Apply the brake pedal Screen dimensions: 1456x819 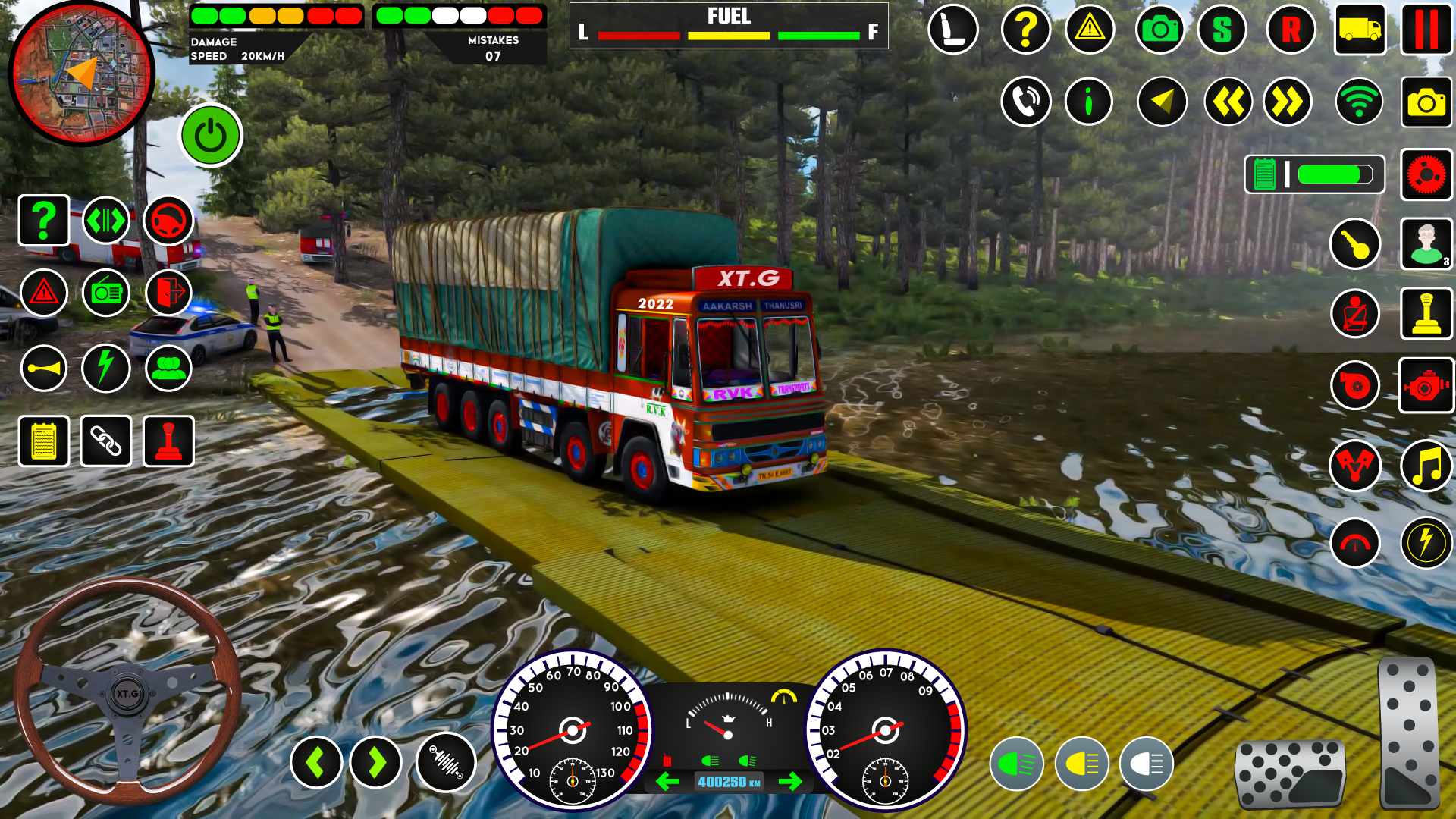pos(1290,773)
